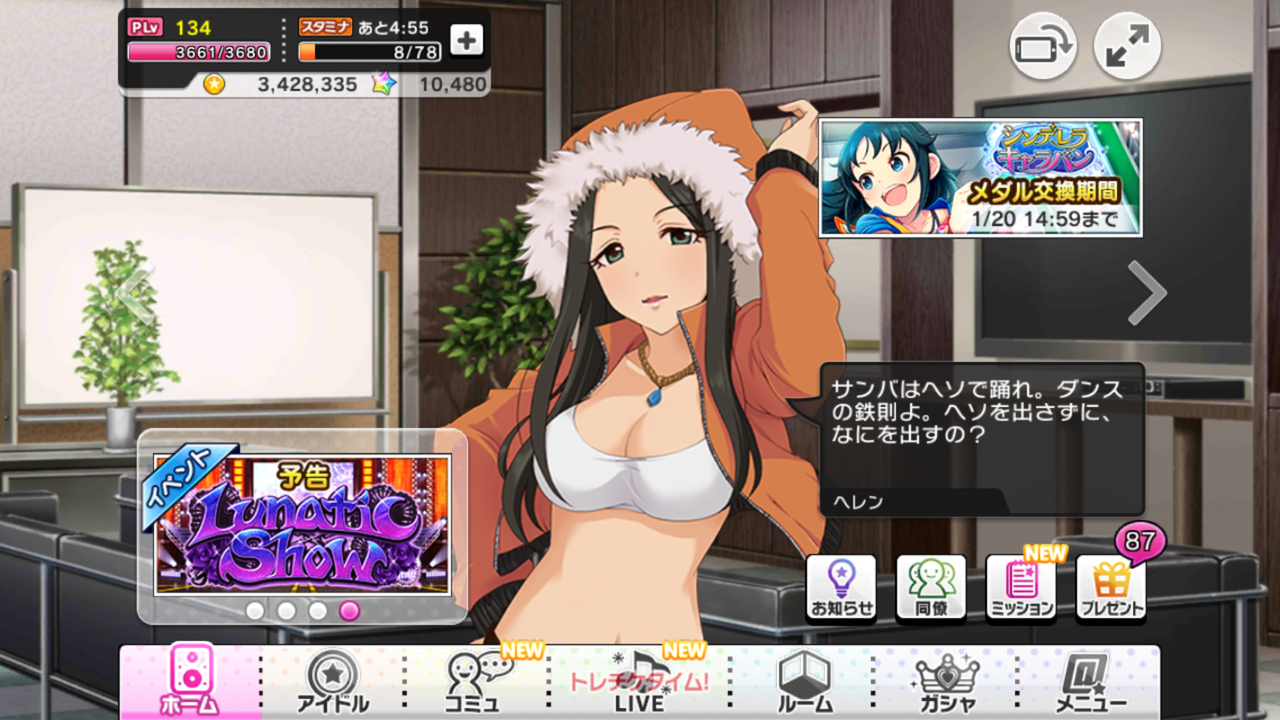Switch to the アイドル idol tab
This screenshot has width=1280, height=720.
[x=332, y=685]
